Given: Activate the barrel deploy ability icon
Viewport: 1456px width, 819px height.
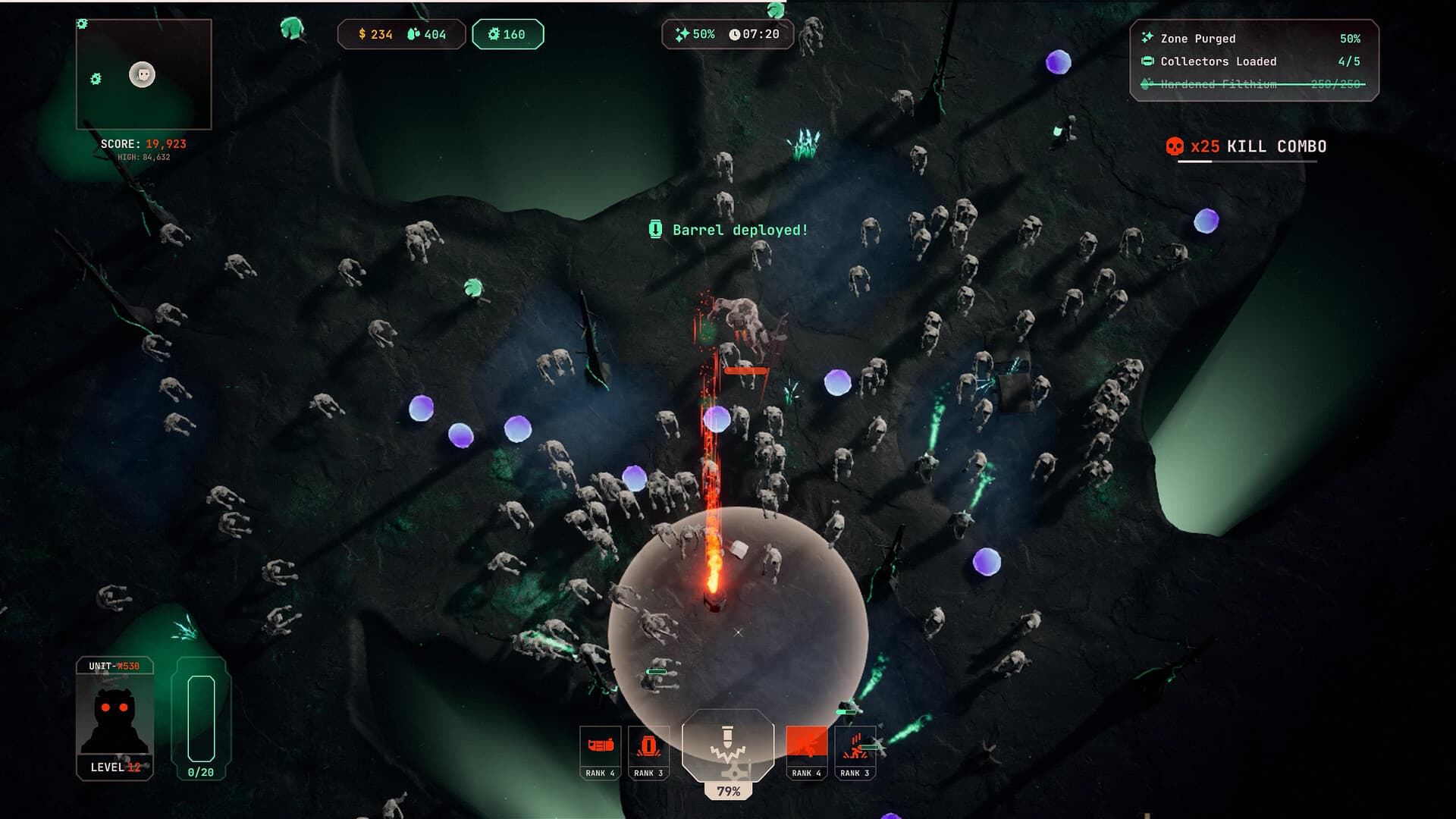Looking at the screenshot, I should pyautogui.click(x=648, y=752).
